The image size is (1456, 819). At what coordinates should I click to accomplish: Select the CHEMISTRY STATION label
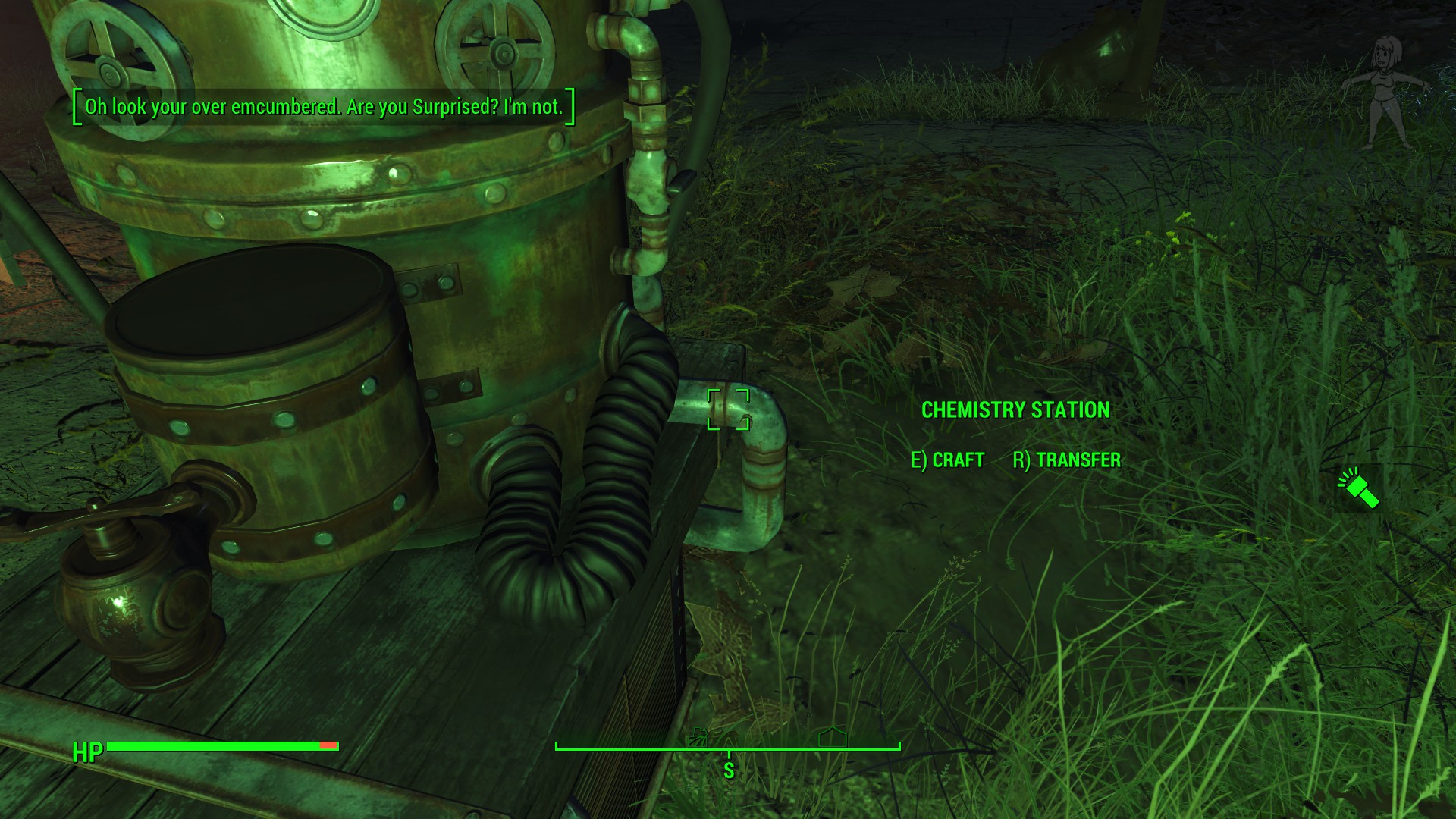(1015, 409)
